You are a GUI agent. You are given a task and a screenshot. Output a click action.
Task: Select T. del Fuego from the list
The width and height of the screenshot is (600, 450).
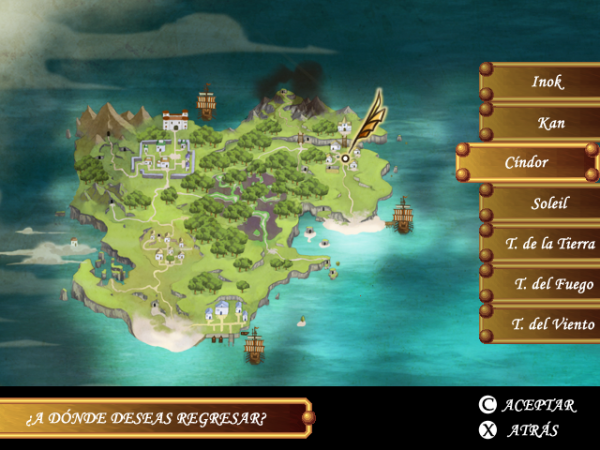pos(545,284)
